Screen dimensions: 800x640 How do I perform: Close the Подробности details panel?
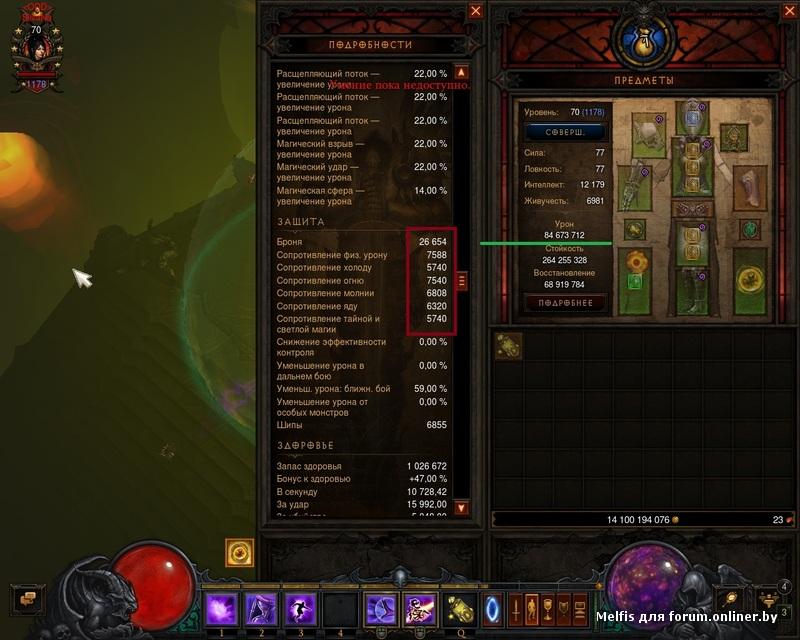tap(476, 11)
